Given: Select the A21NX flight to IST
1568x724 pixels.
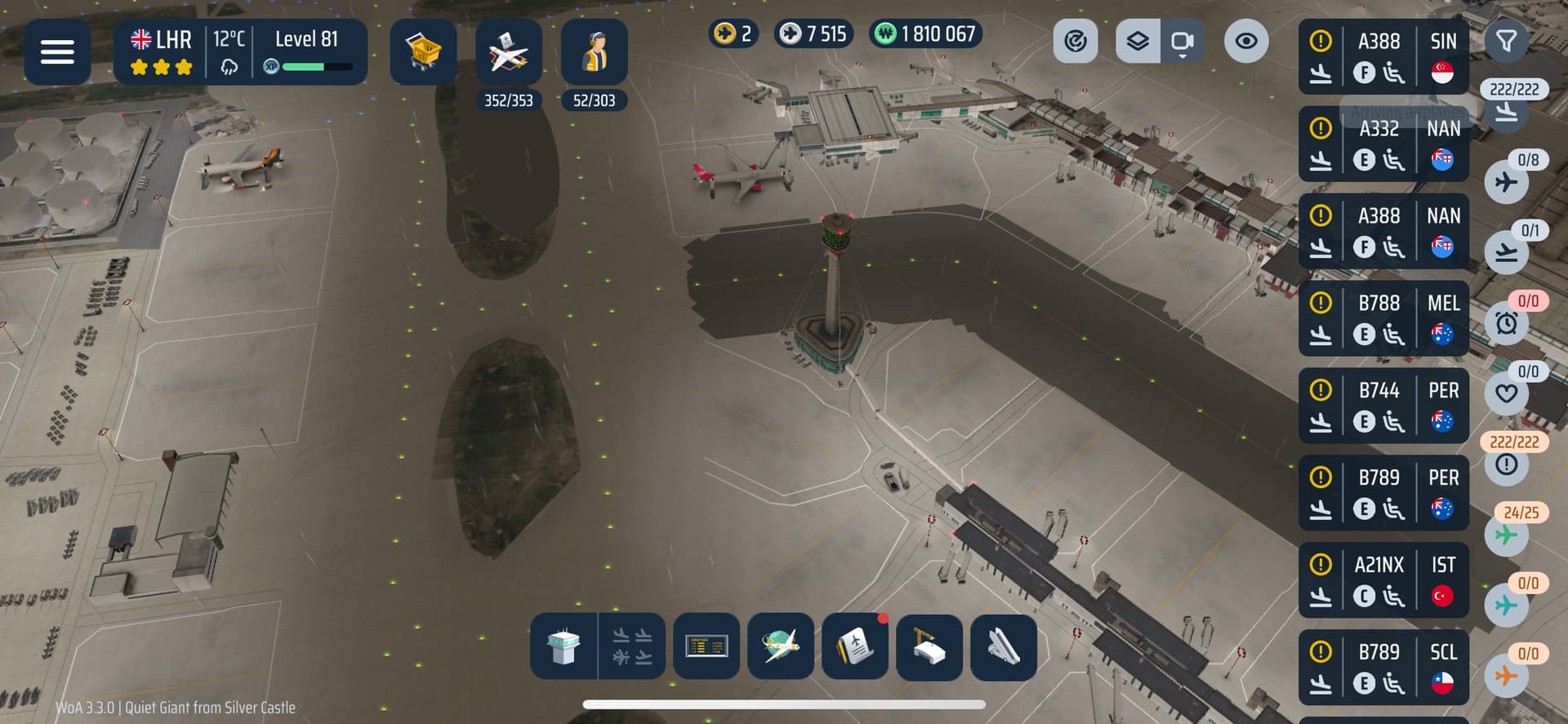Looking at the screenshot, I should 1383,580.
